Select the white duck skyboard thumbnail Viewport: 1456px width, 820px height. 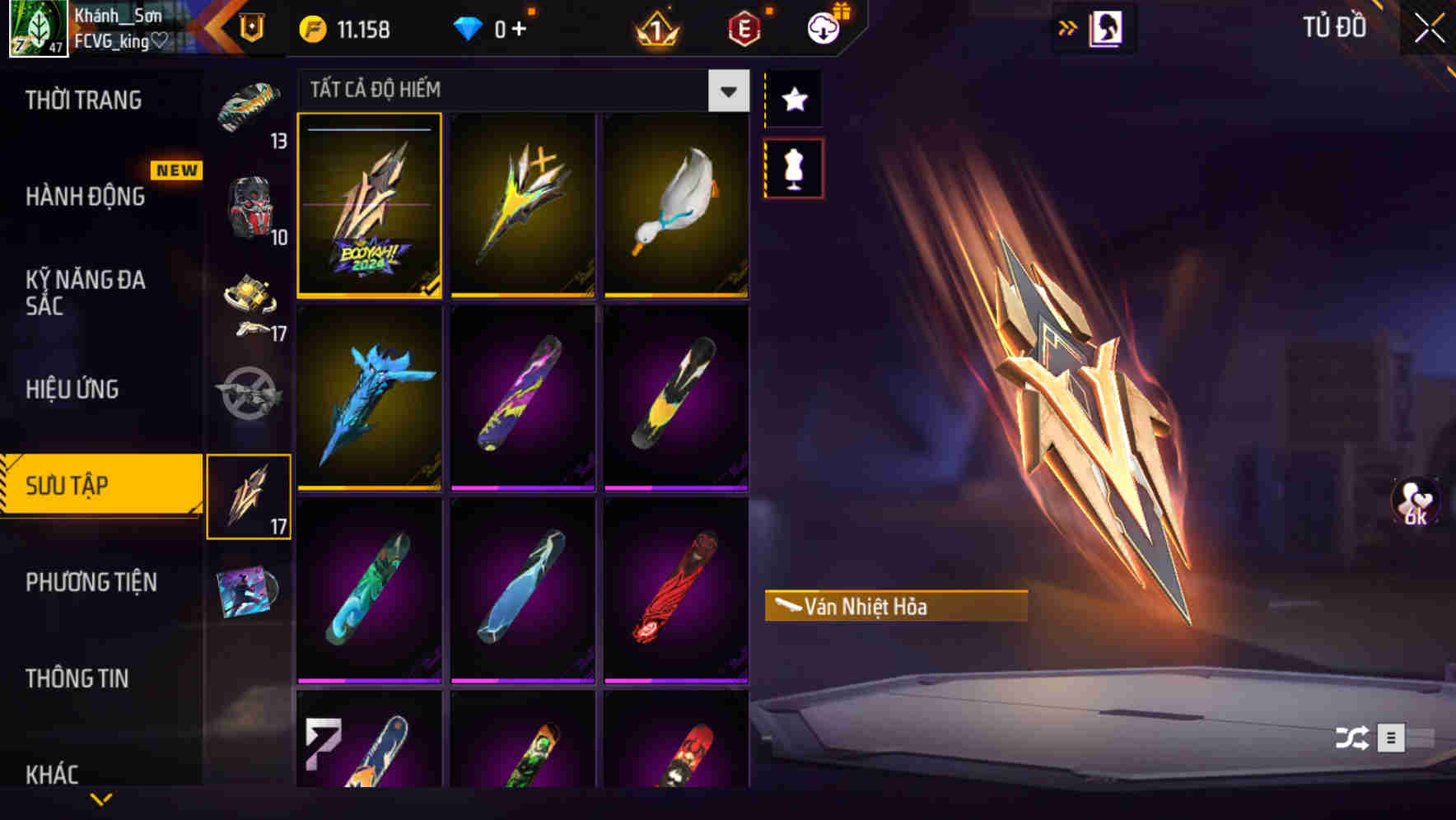click(x=675, y=204)
